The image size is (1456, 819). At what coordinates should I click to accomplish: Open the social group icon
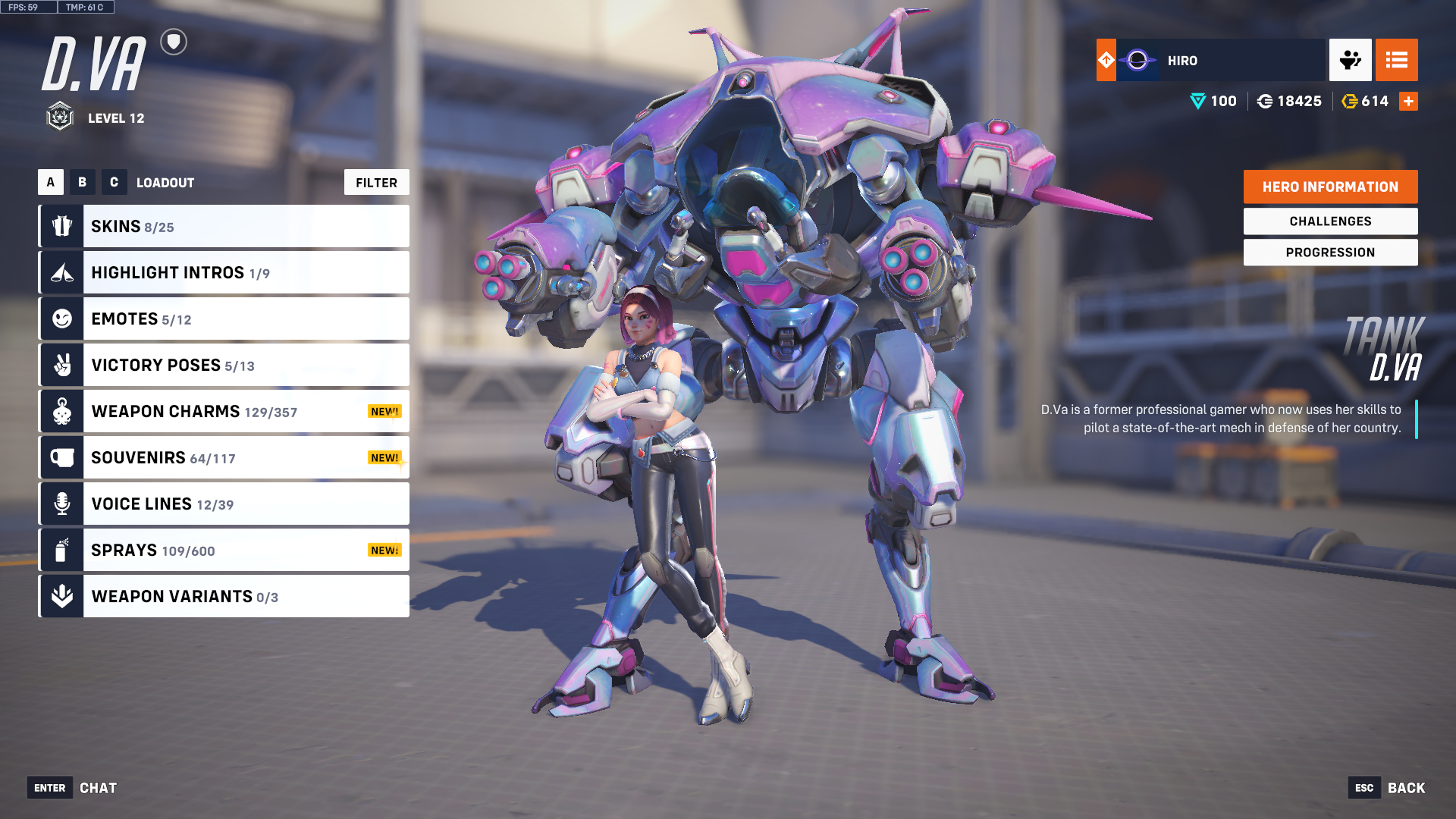coord(1350,60)
